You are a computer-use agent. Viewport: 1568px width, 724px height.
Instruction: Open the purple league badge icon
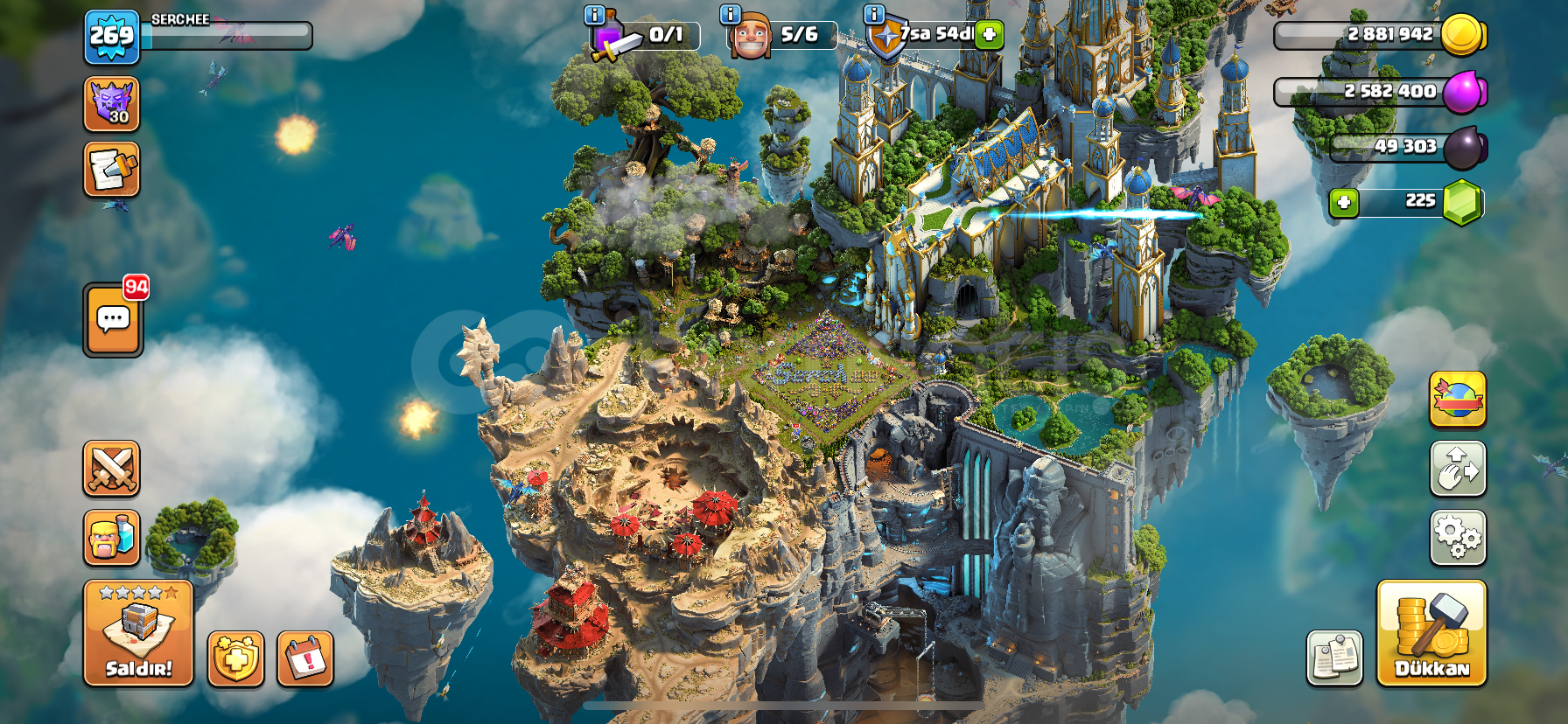tap(111, 104)
